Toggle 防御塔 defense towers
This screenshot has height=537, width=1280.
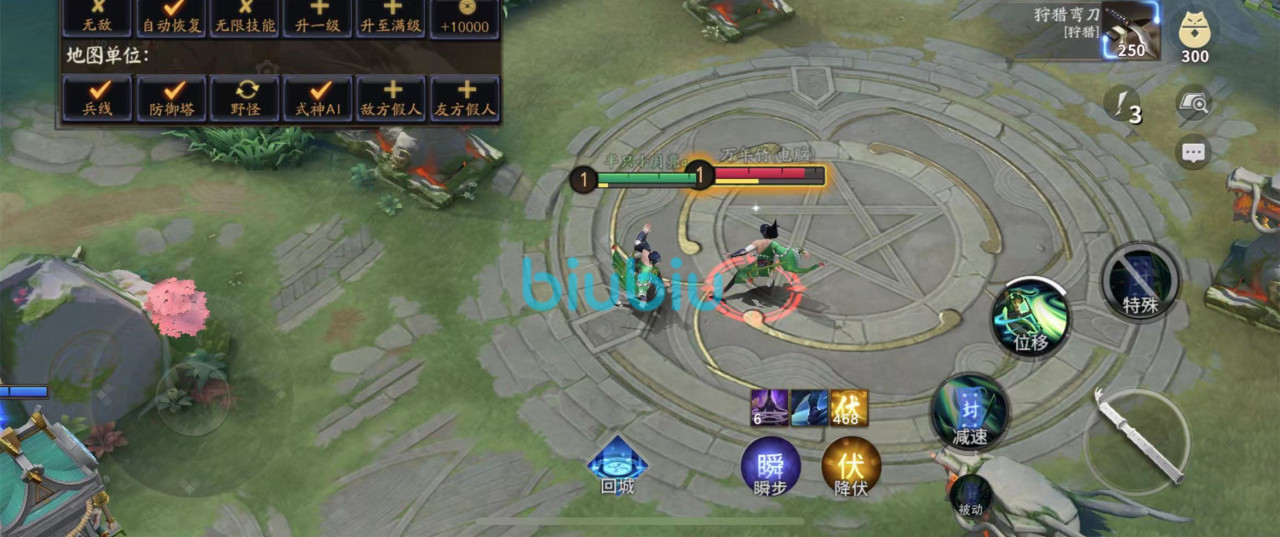171,98
